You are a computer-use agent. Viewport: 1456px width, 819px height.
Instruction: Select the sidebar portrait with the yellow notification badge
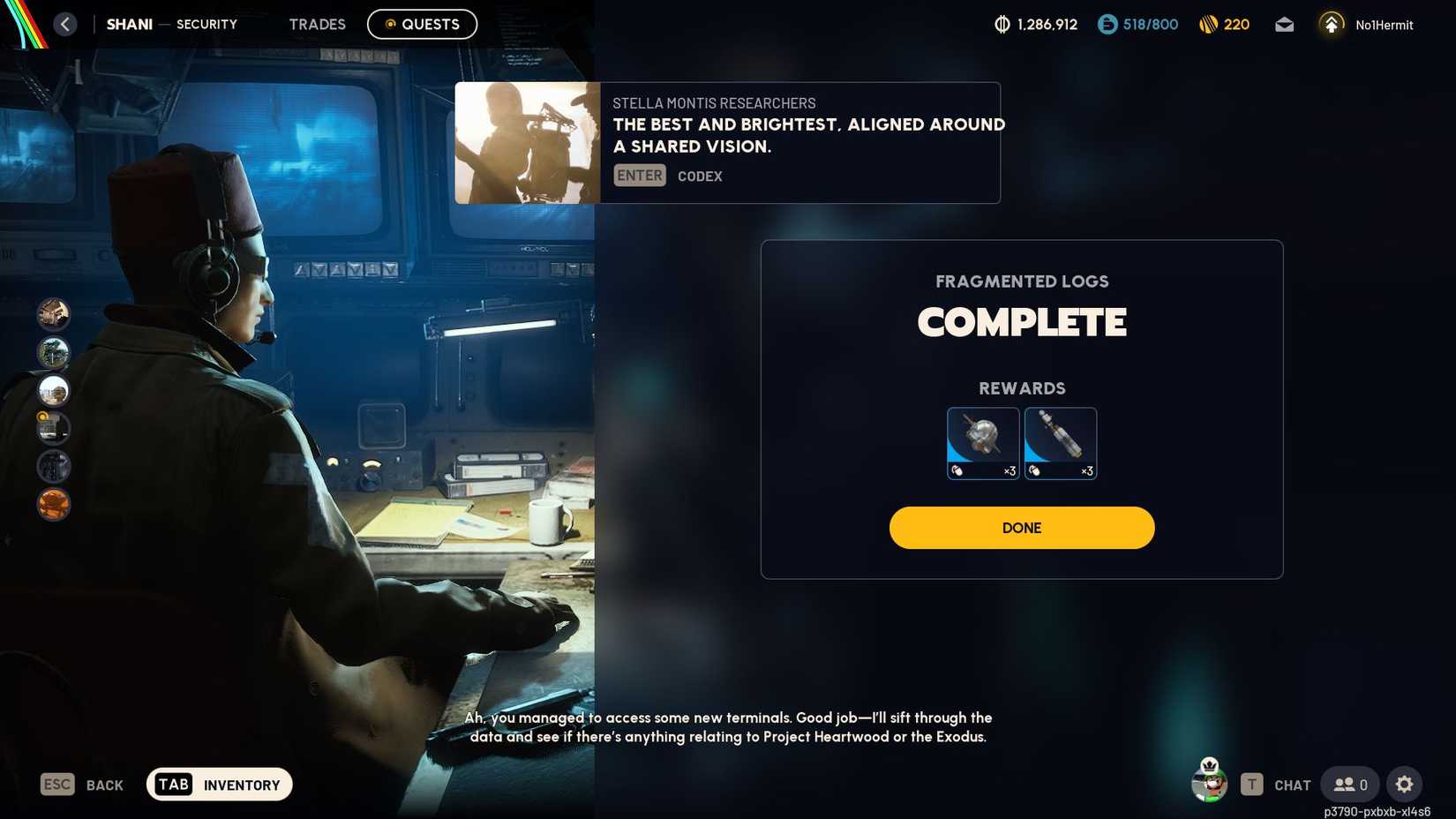[53, 428]
